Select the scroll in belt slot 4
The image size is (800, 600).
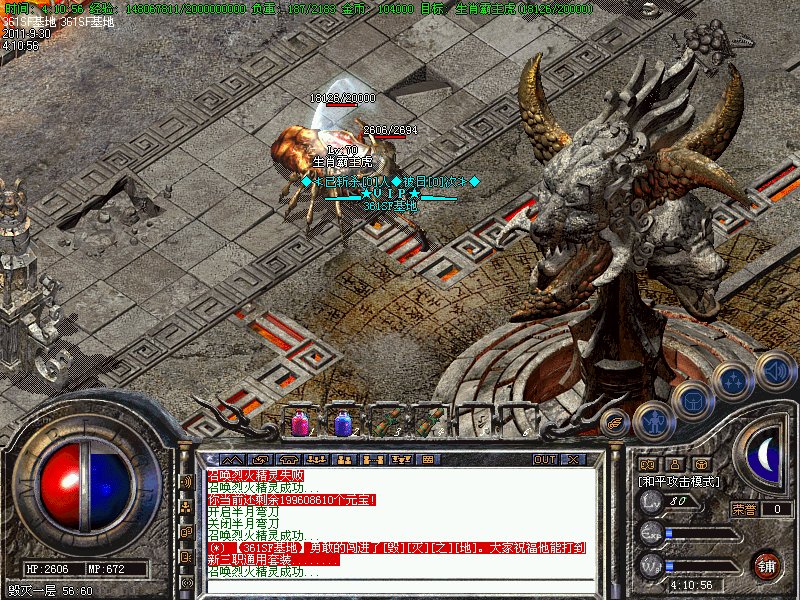point(428,422)
